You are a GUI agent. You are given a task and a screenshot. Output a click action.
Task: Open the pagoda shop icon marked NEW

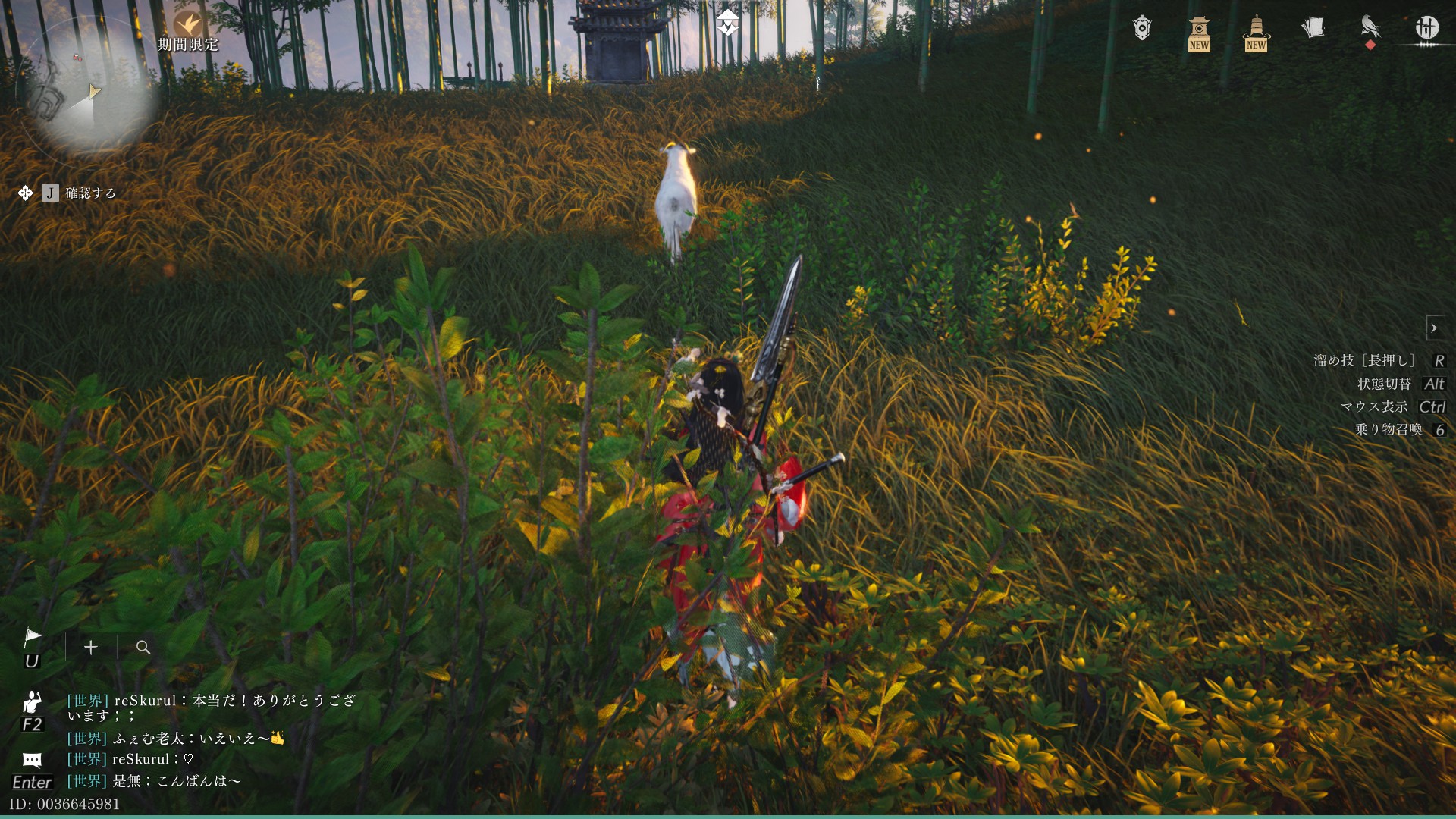pyautogui.click(x=1199, y=32)
